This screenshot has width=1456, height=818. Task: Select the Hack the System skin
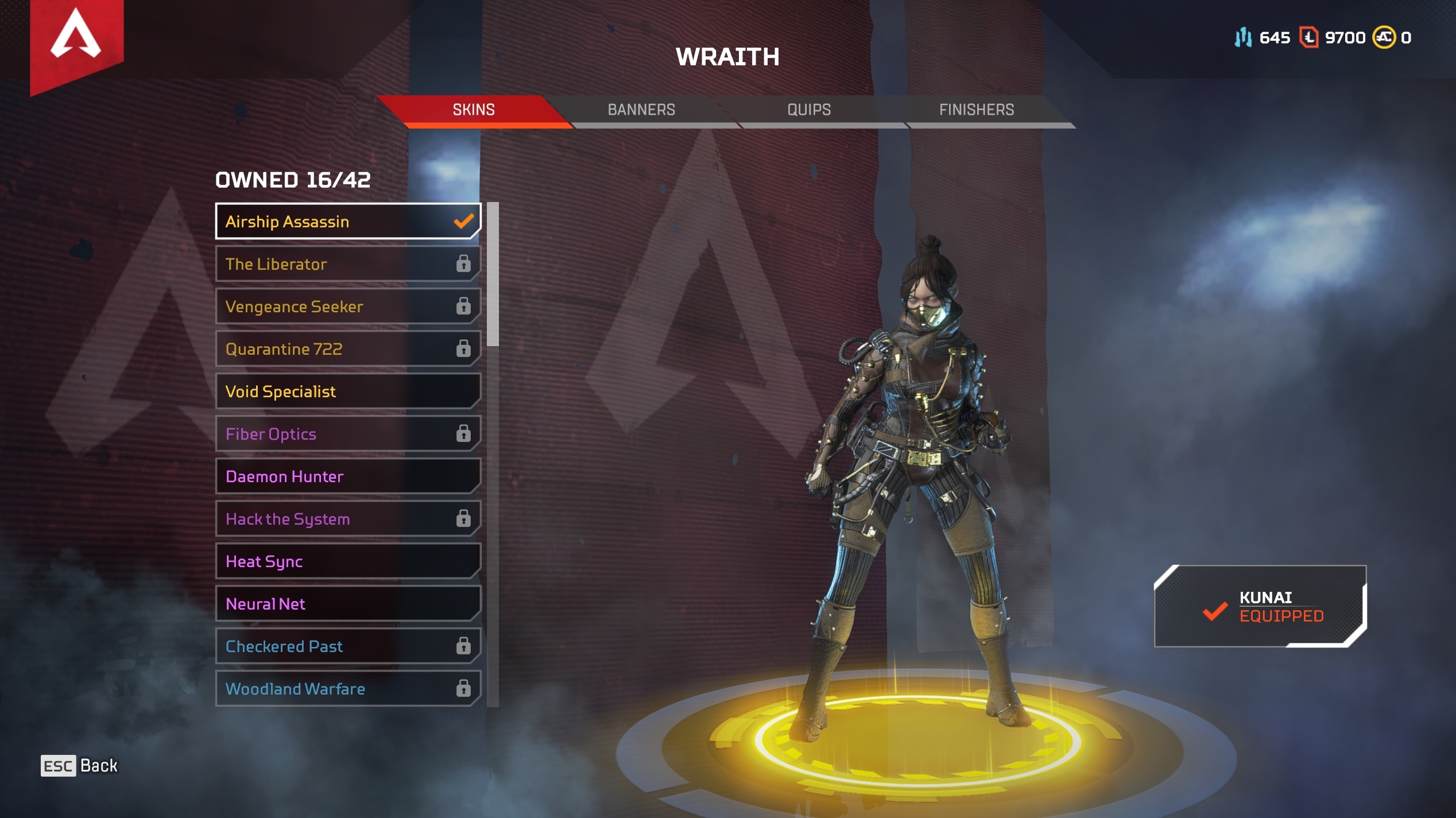(x=347, y=519)
